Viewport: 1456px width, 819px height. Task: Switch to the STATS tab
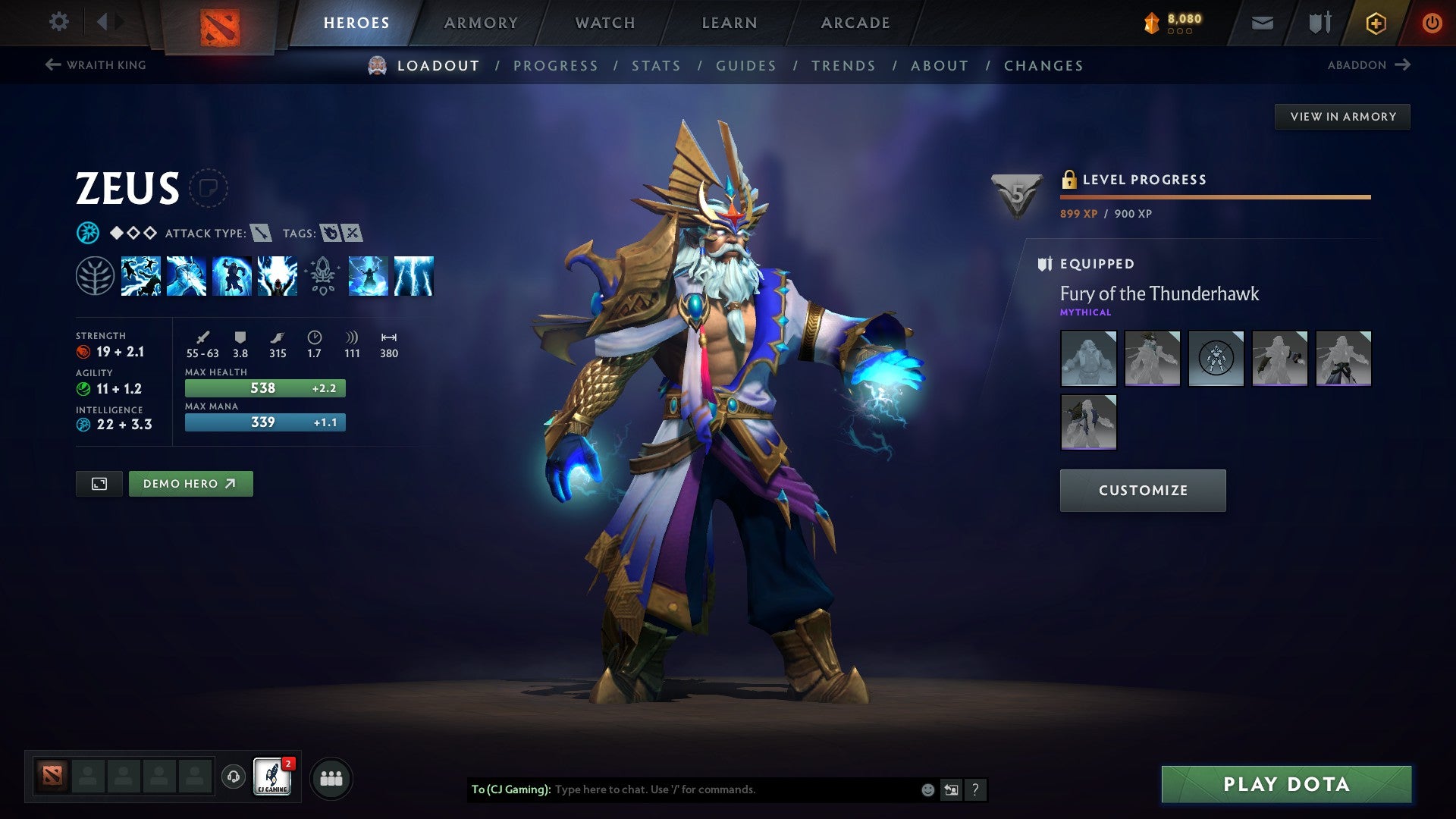(x=657, y=66)
